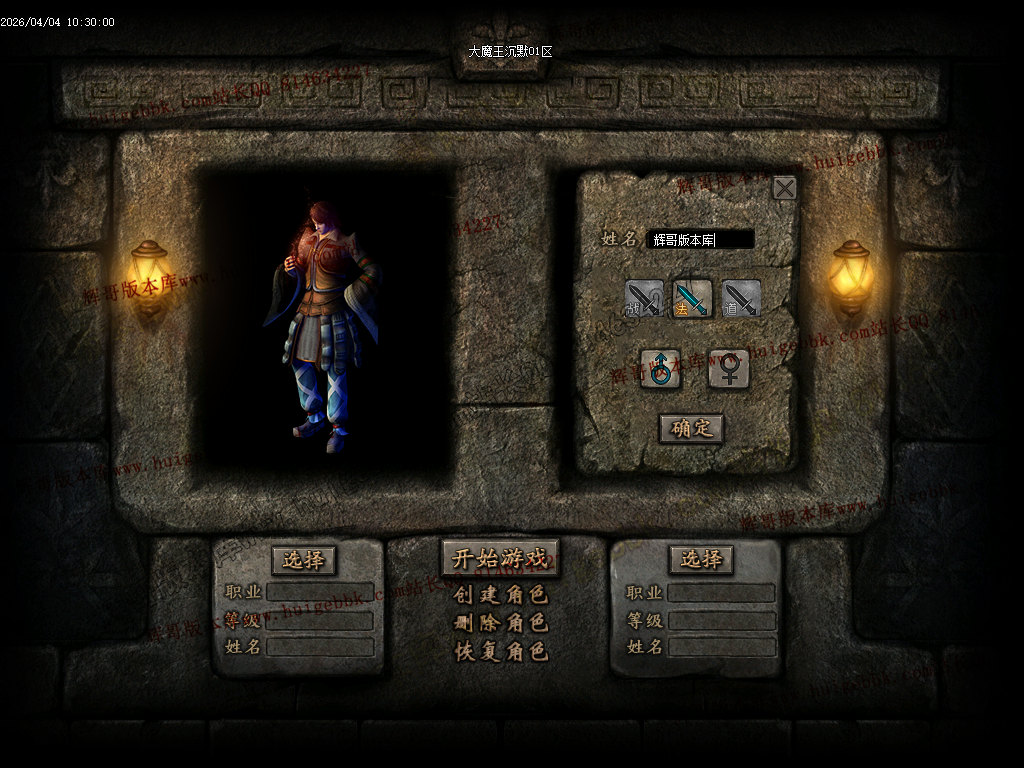
Task: Click the 开始游戏 start game button
Action: coord(500,558)
